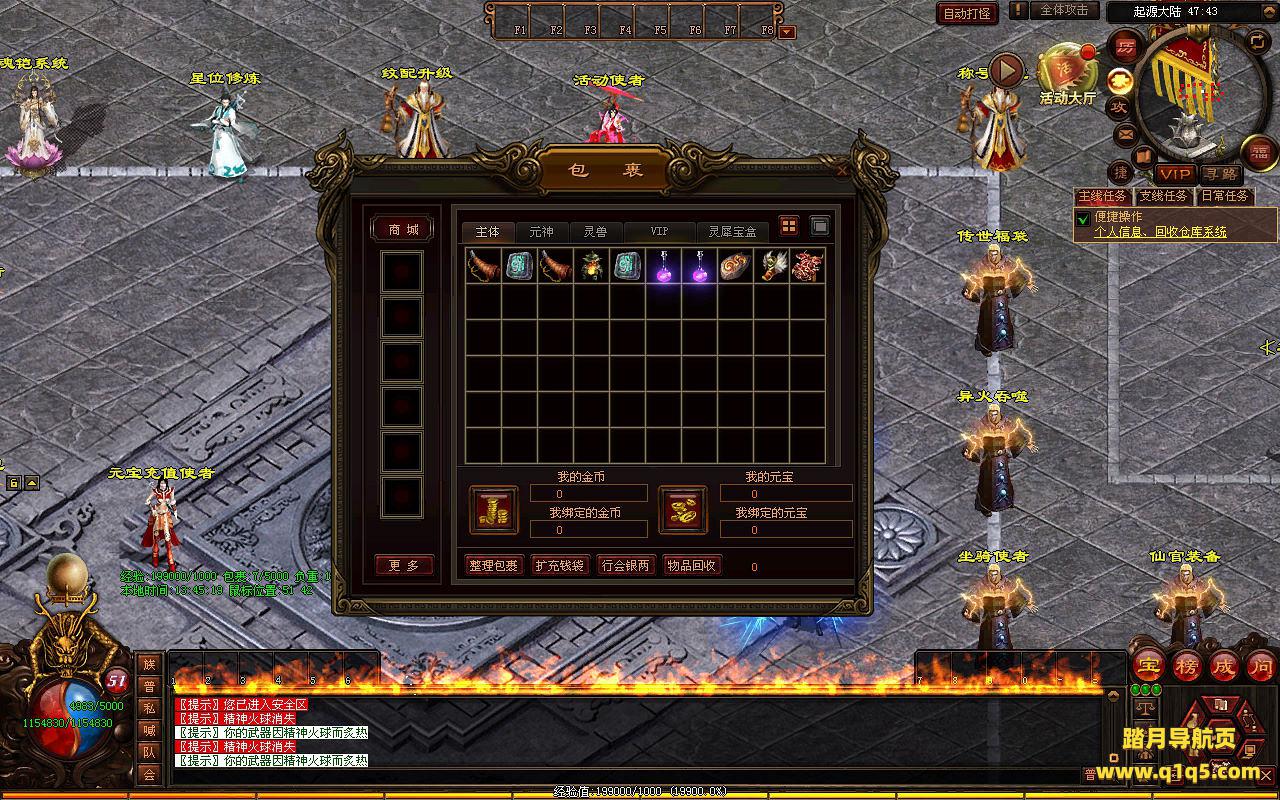
Task: Close the 包裹 inventory window
Action: pos(842,171)
